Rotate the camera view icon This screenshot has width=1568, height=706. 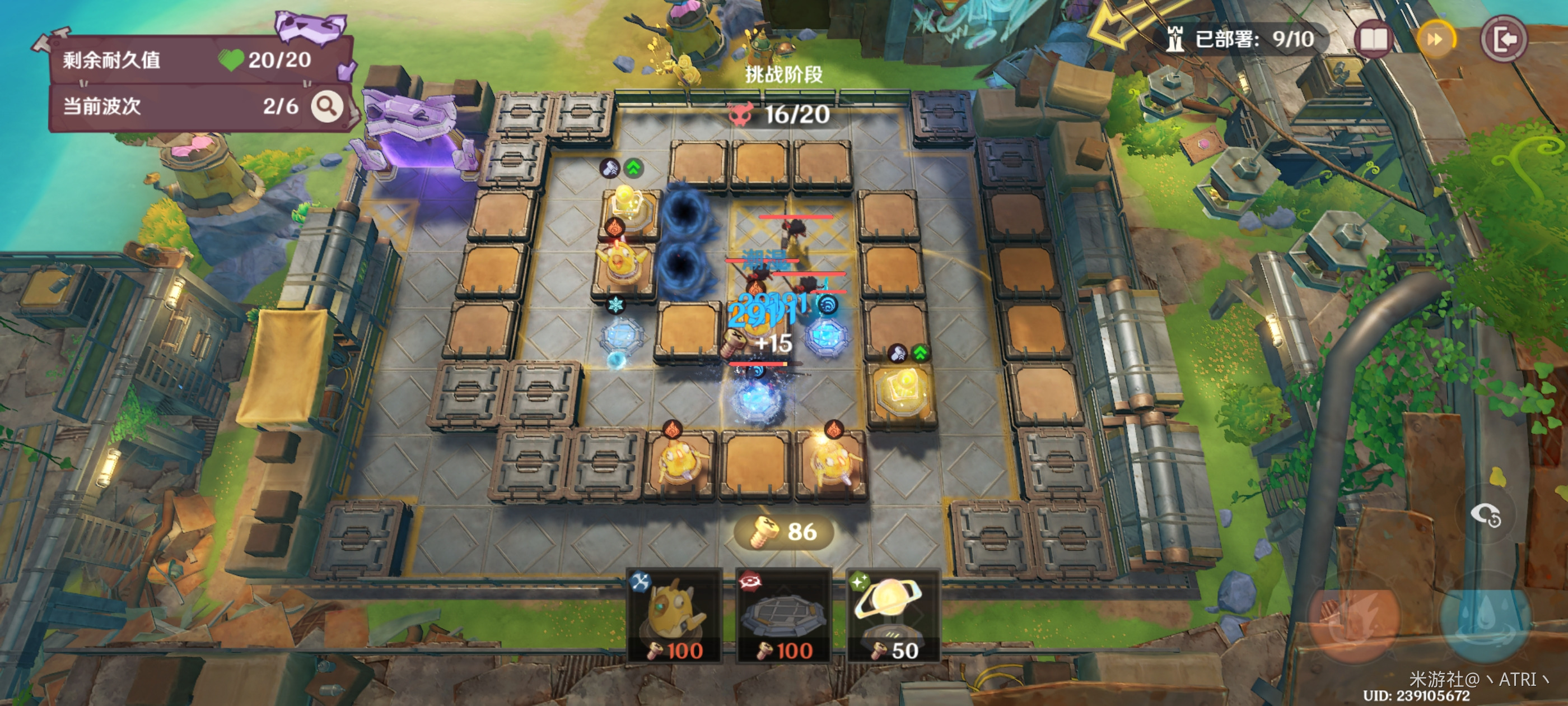coord(1486,515)
